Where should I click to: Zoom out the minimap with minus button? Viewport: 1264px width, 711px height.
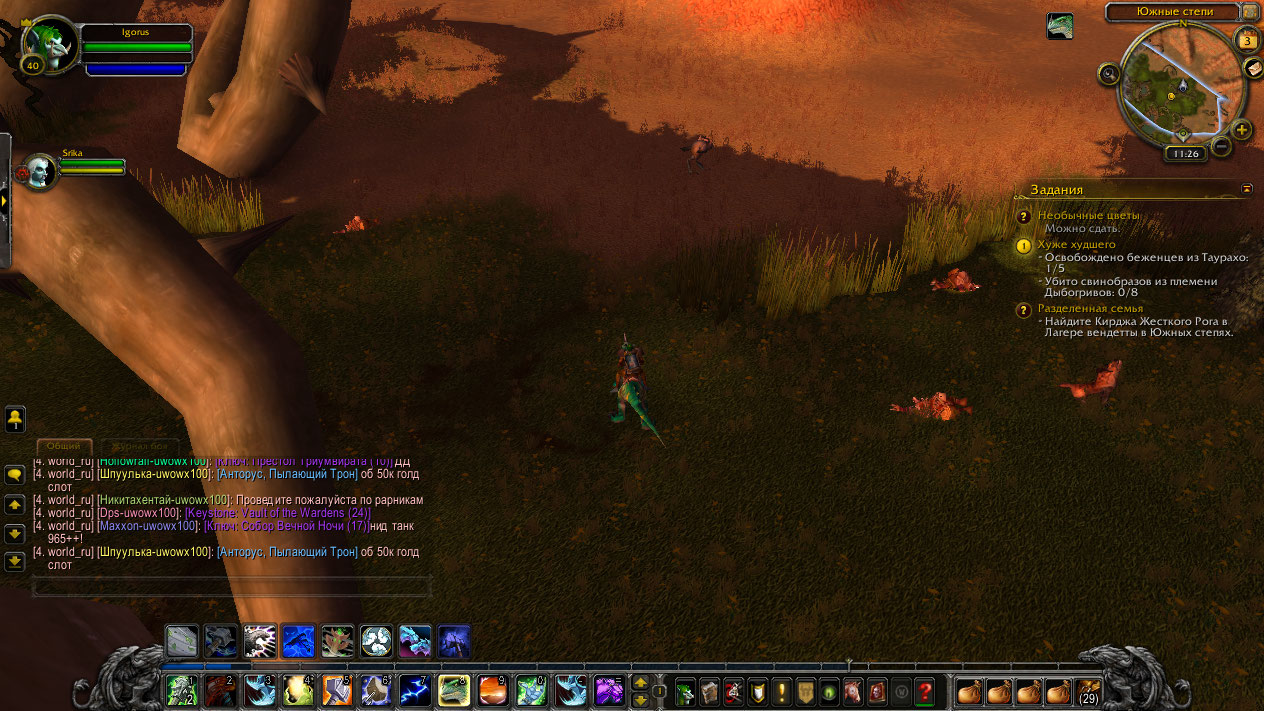point(1221,147)
